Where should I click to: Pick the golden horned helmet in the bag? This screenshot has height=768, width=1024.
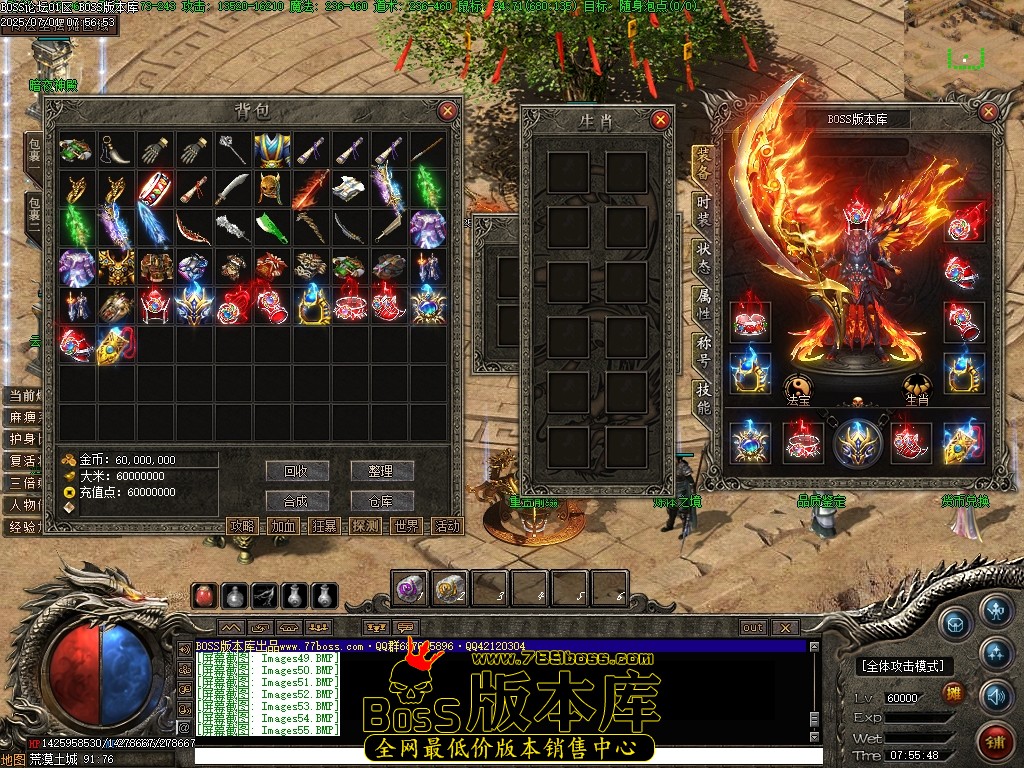coord(271,189)
